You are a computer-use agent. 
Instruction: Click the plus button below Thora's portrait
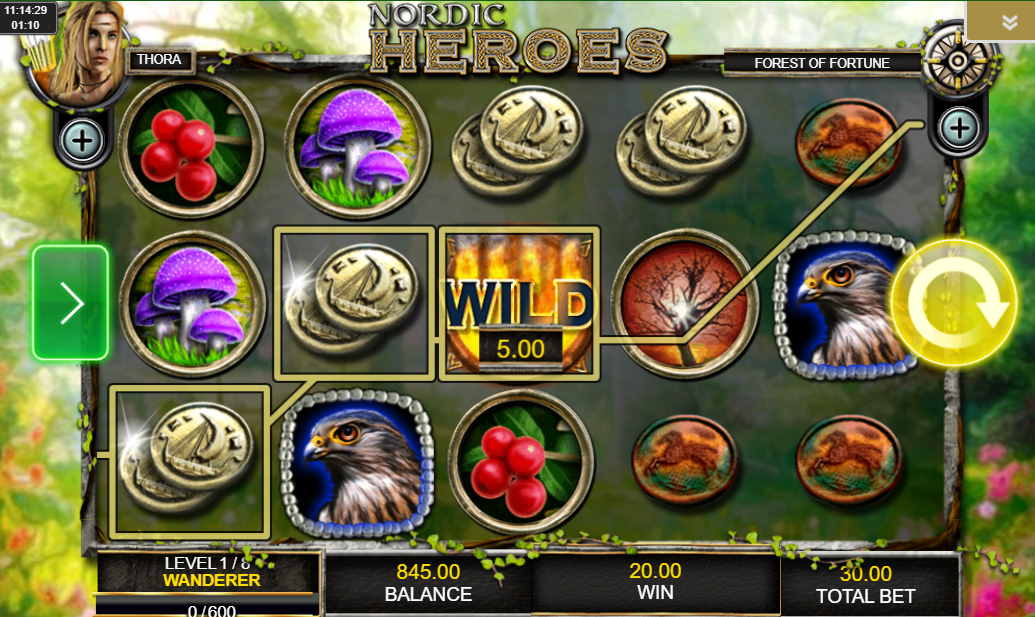[x=82, y=141]
